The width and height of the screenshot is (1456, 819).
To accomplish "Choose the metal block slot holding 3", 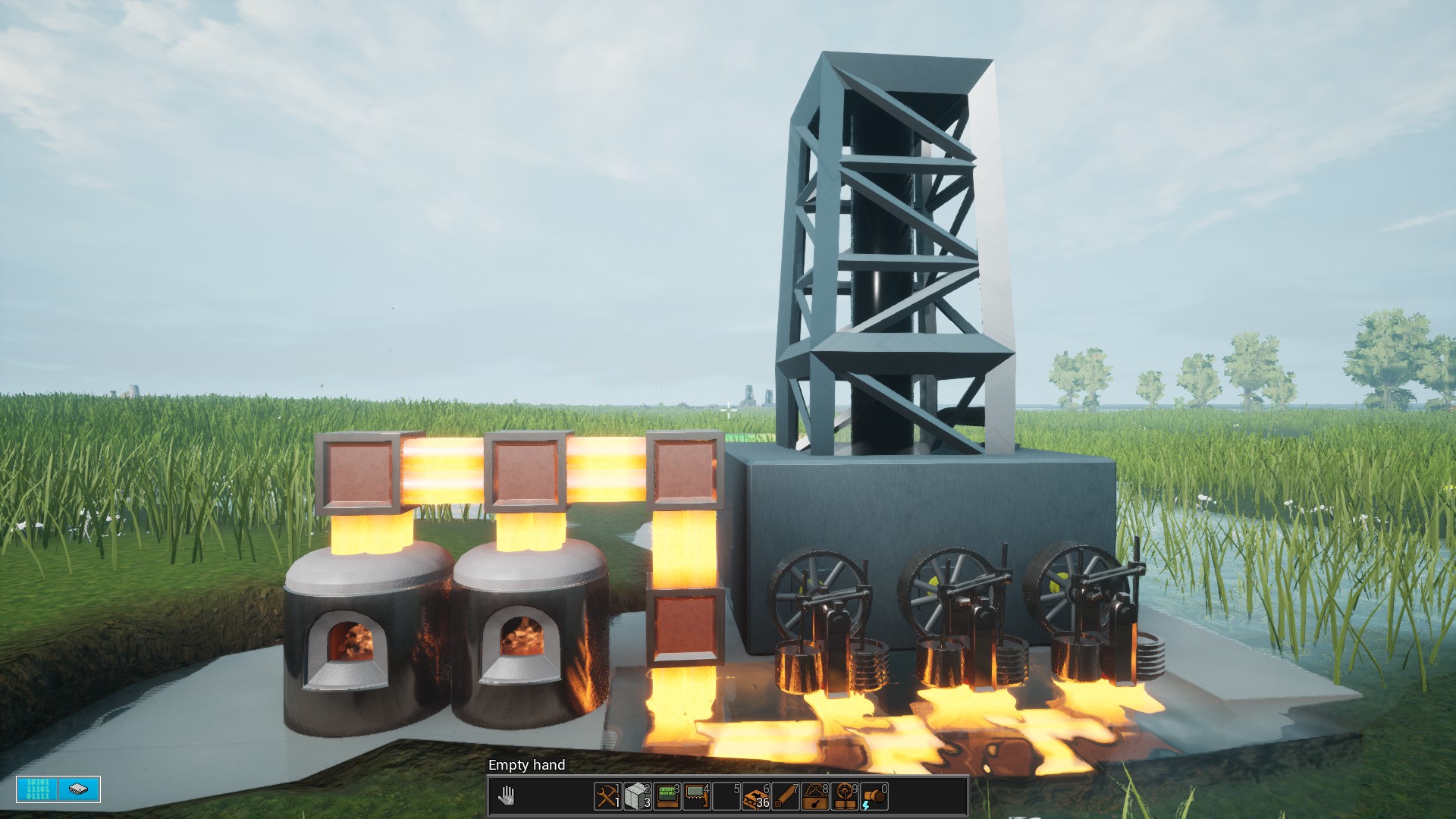I will pyautogui.click(x=637, y=796).
